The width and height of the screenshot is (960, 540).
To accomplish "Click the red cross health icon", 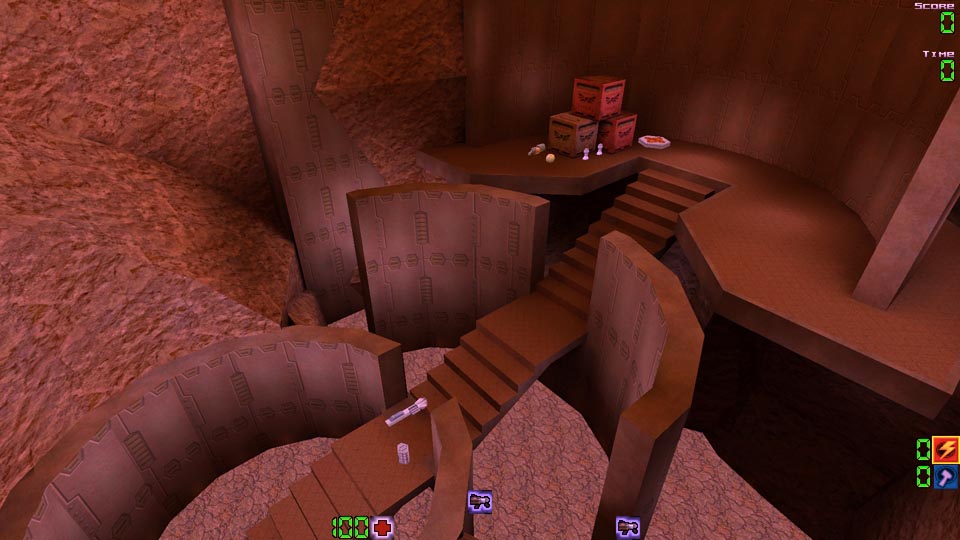I will point(382,527).
